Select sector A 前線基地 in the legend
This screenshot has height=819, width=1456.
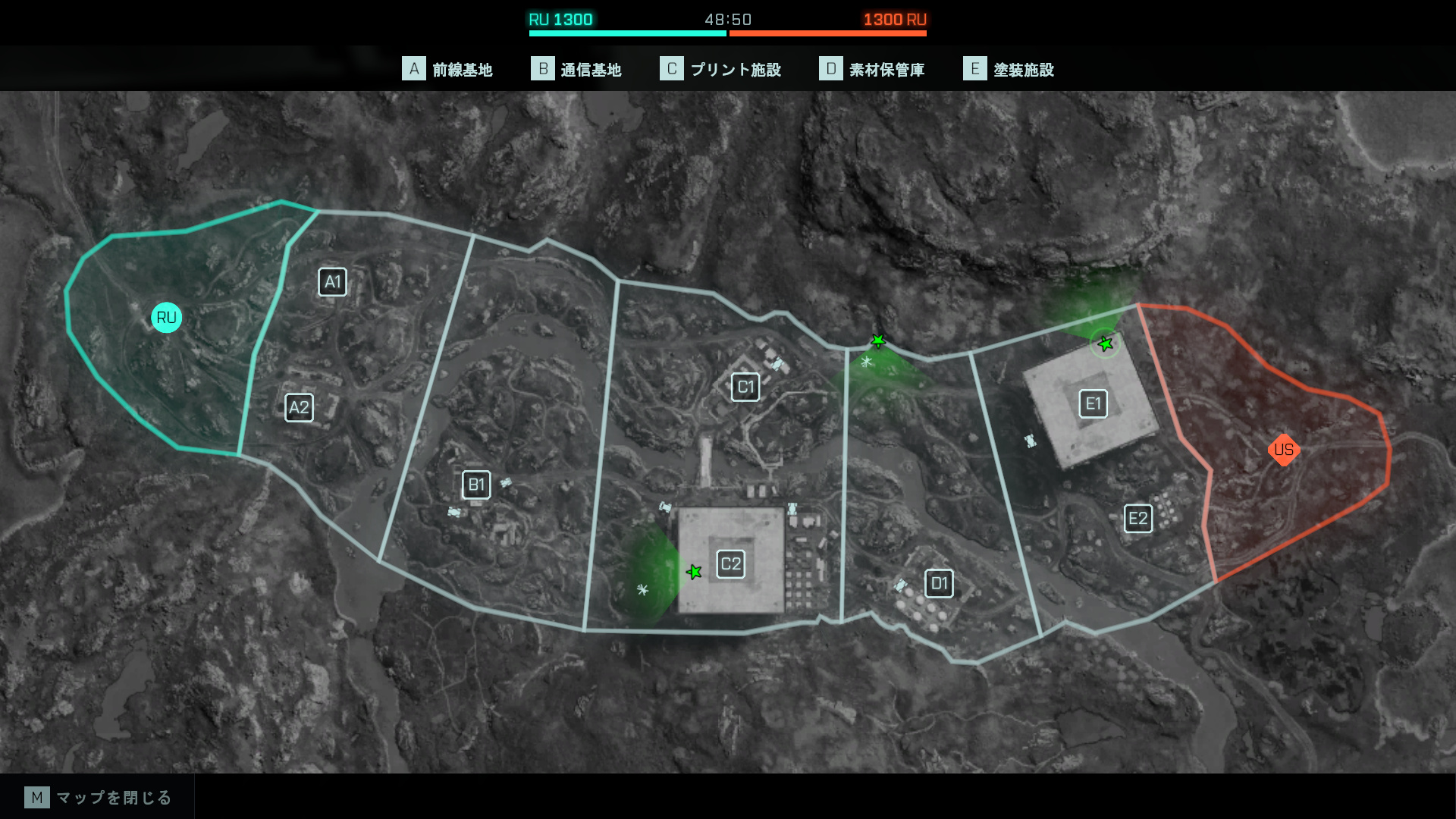(447, 70)
